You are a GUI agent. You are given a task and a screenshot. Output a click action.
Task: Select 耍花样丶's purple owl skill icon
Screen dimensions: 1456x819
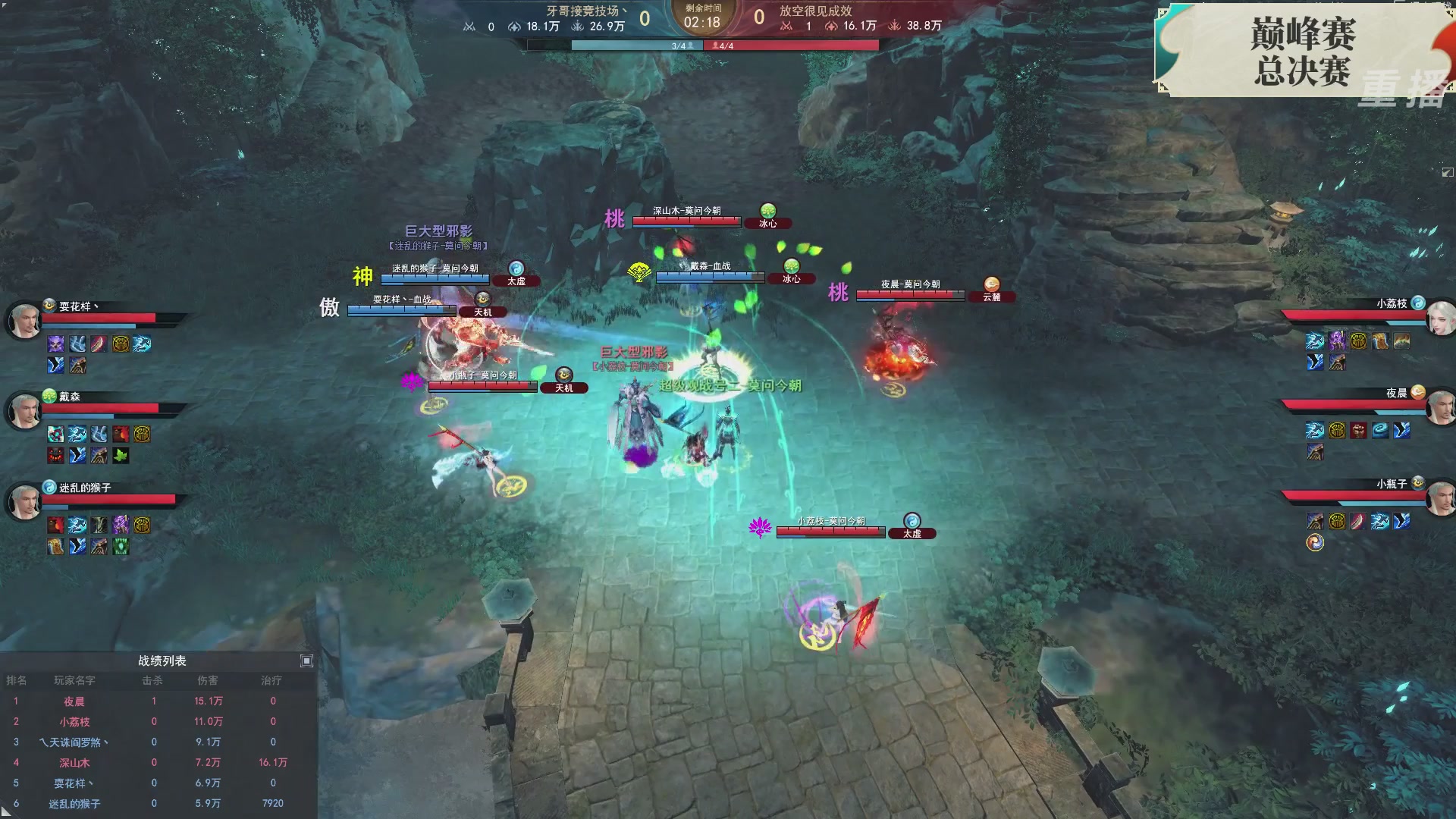(x=55, y=344)
